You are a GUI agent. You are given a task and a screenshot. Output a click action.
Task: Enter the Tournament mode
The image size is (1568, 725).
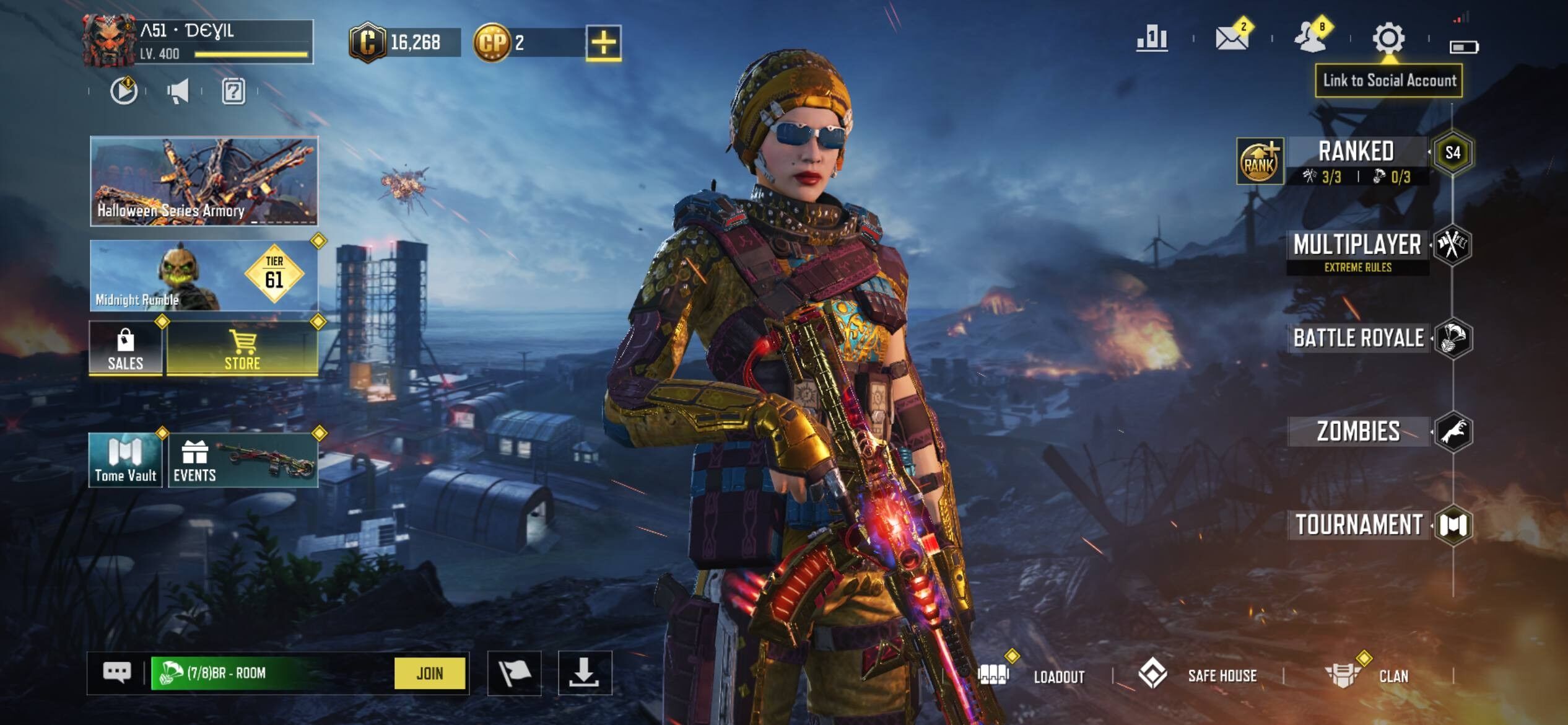tap(1359, 525)
